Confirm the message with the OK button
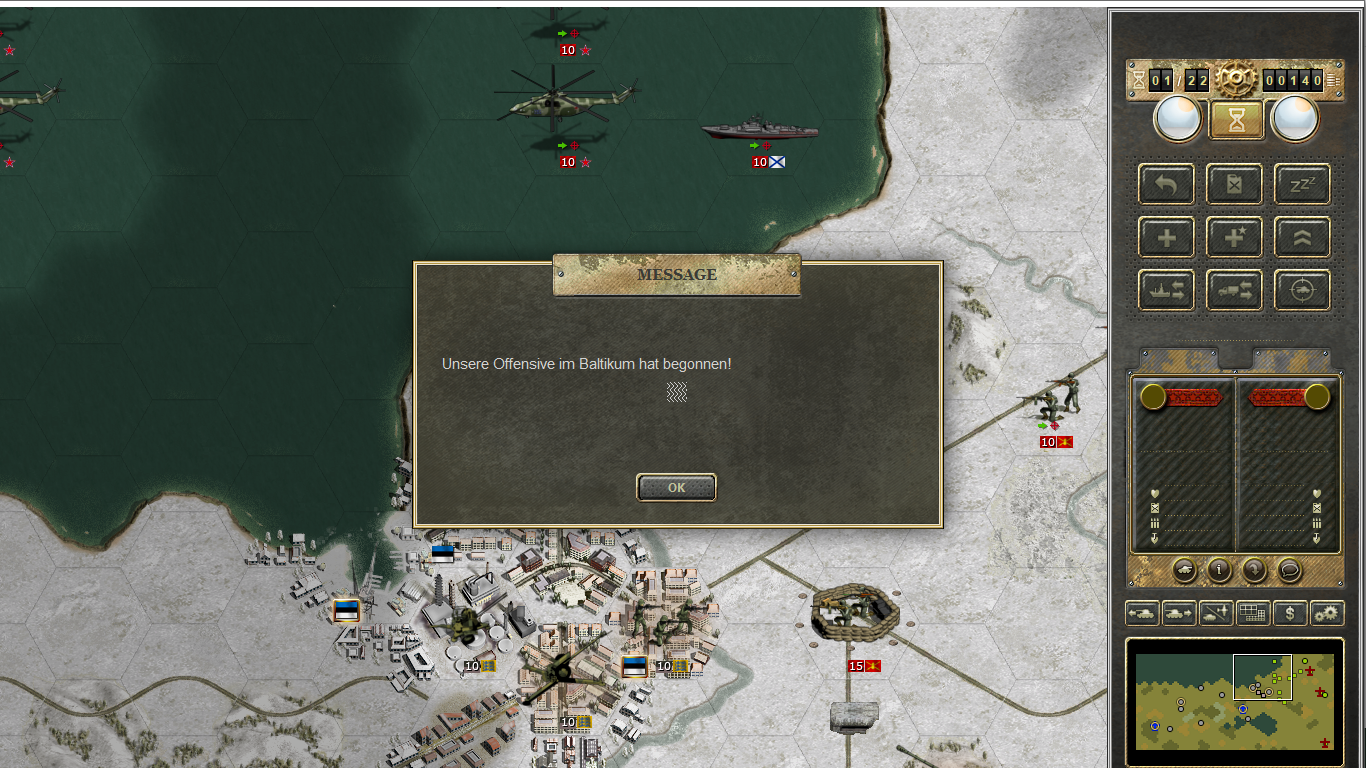The image size is (1366, 768). [x=676, y=488]
